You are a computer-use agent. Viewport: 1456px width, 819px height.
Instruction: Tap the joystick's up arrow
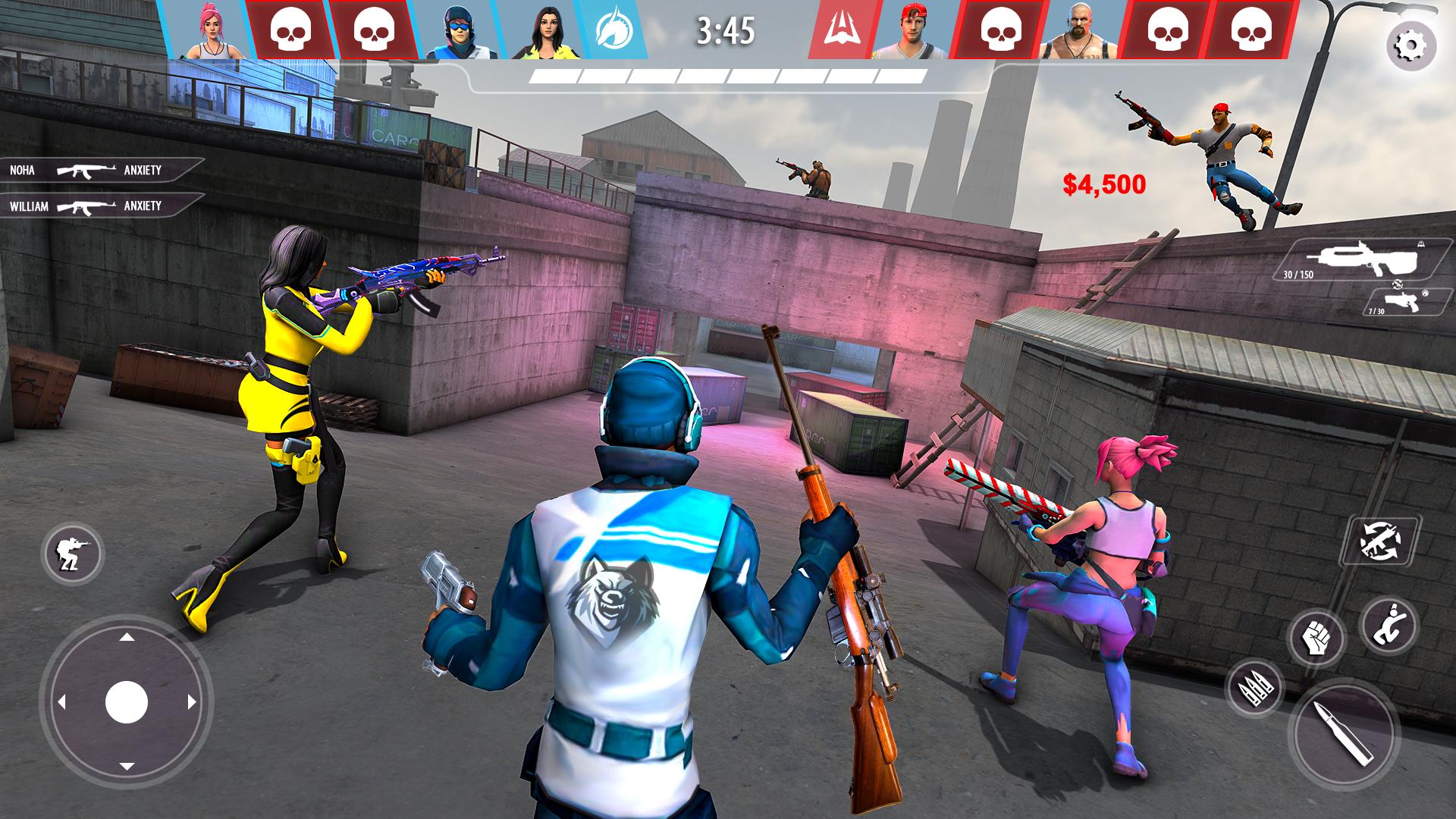tap(127, 637)
